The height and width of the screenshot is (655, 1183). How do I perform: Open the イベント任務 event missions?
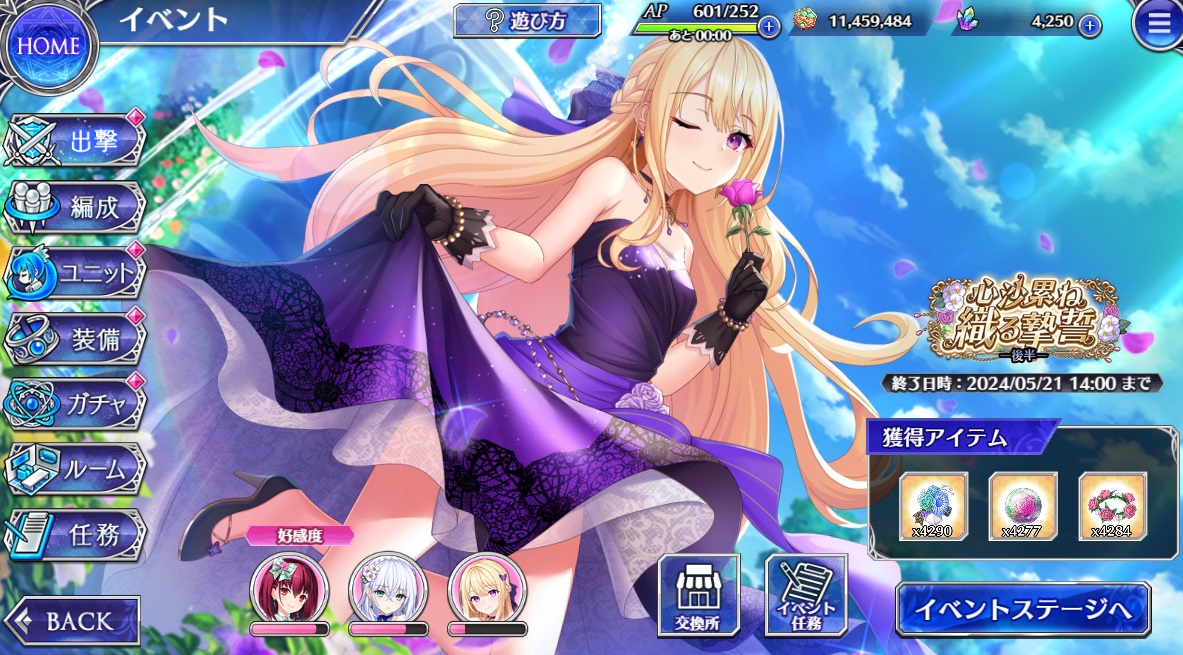tap(805, 596)
